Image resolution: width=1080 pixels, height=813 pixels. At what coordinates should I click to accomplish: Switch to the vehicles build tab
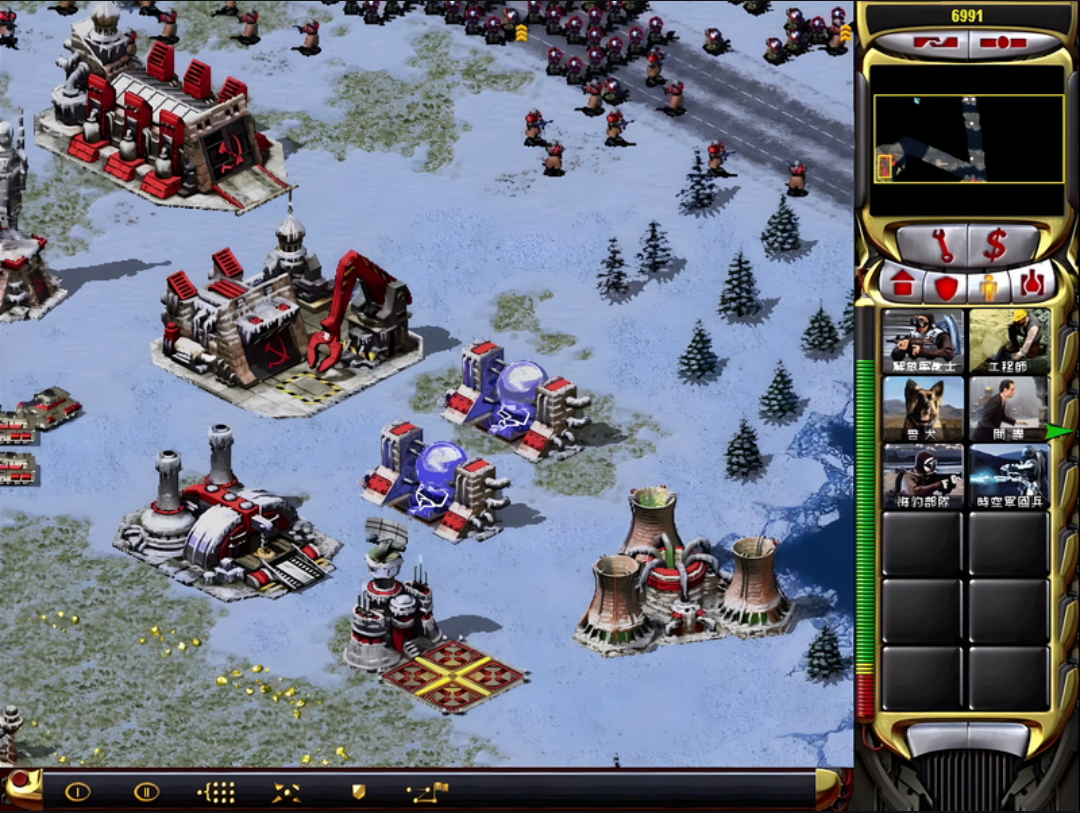[x=1030, y=285]
